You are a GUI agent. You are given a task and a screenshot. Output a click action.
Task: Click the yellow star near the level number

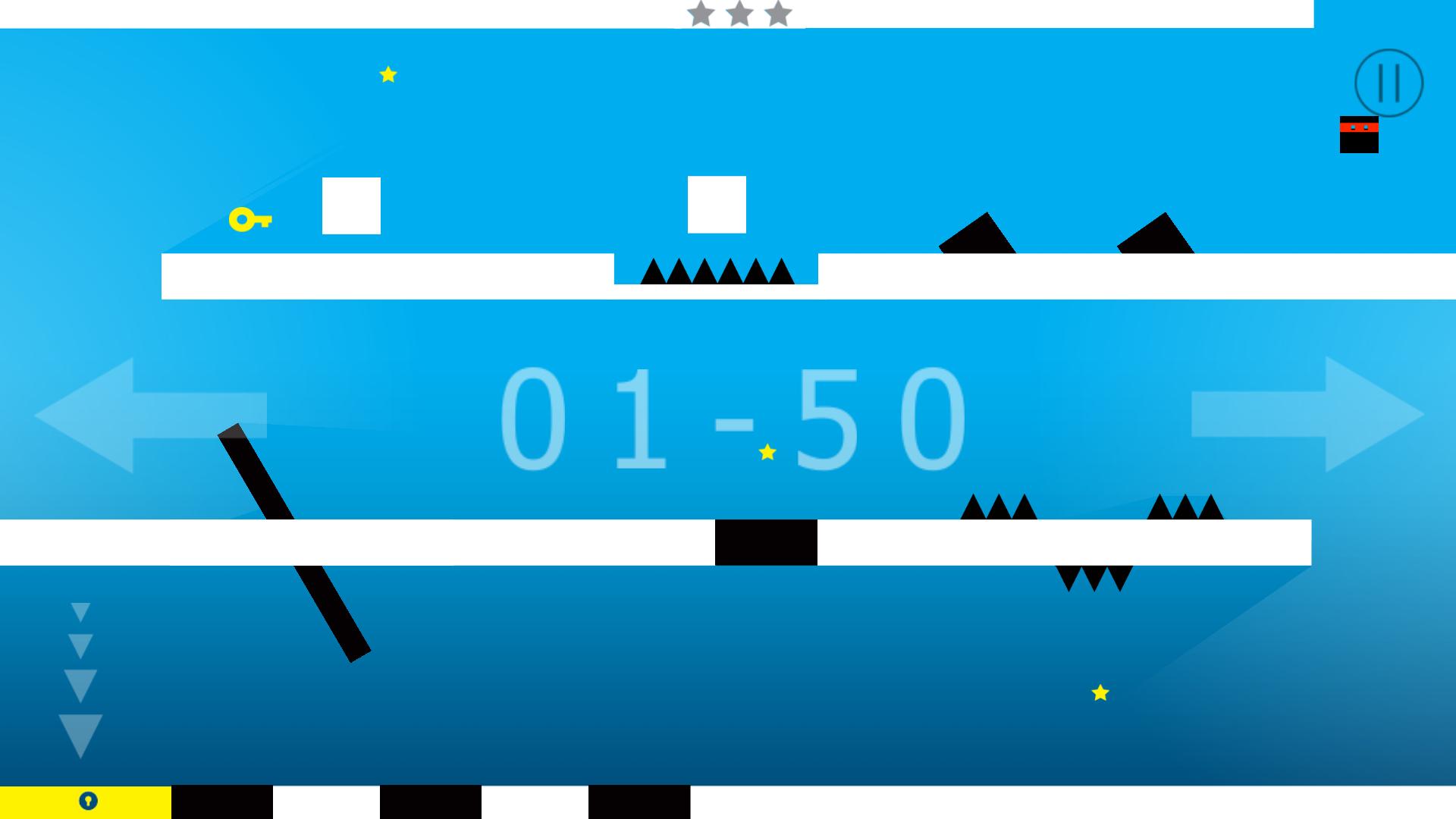point(767,450)
